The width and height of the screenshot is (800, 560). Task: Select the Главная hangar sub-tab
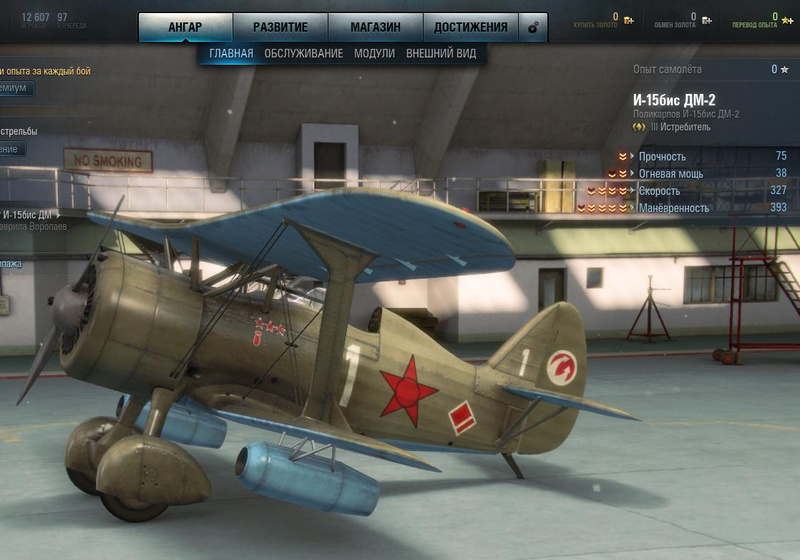coord(231,53)
